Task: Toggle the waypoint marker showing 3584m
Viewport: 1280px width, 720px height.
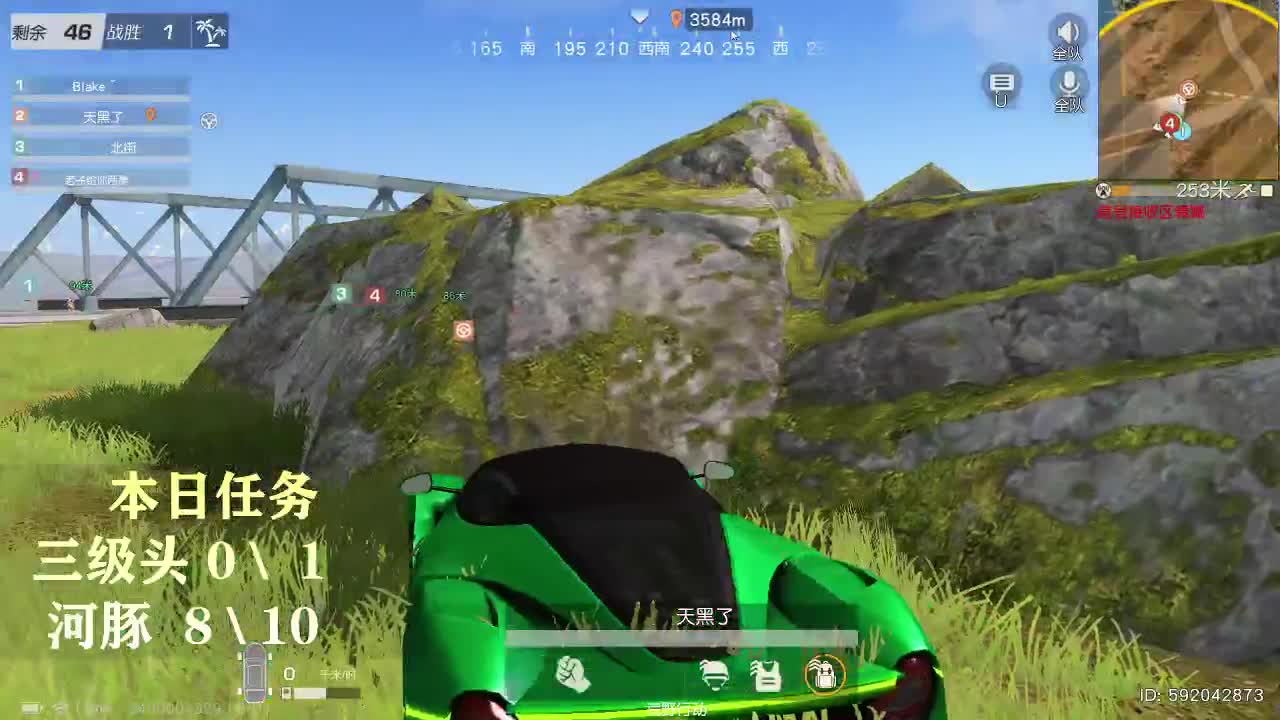Action: point(710,18)
